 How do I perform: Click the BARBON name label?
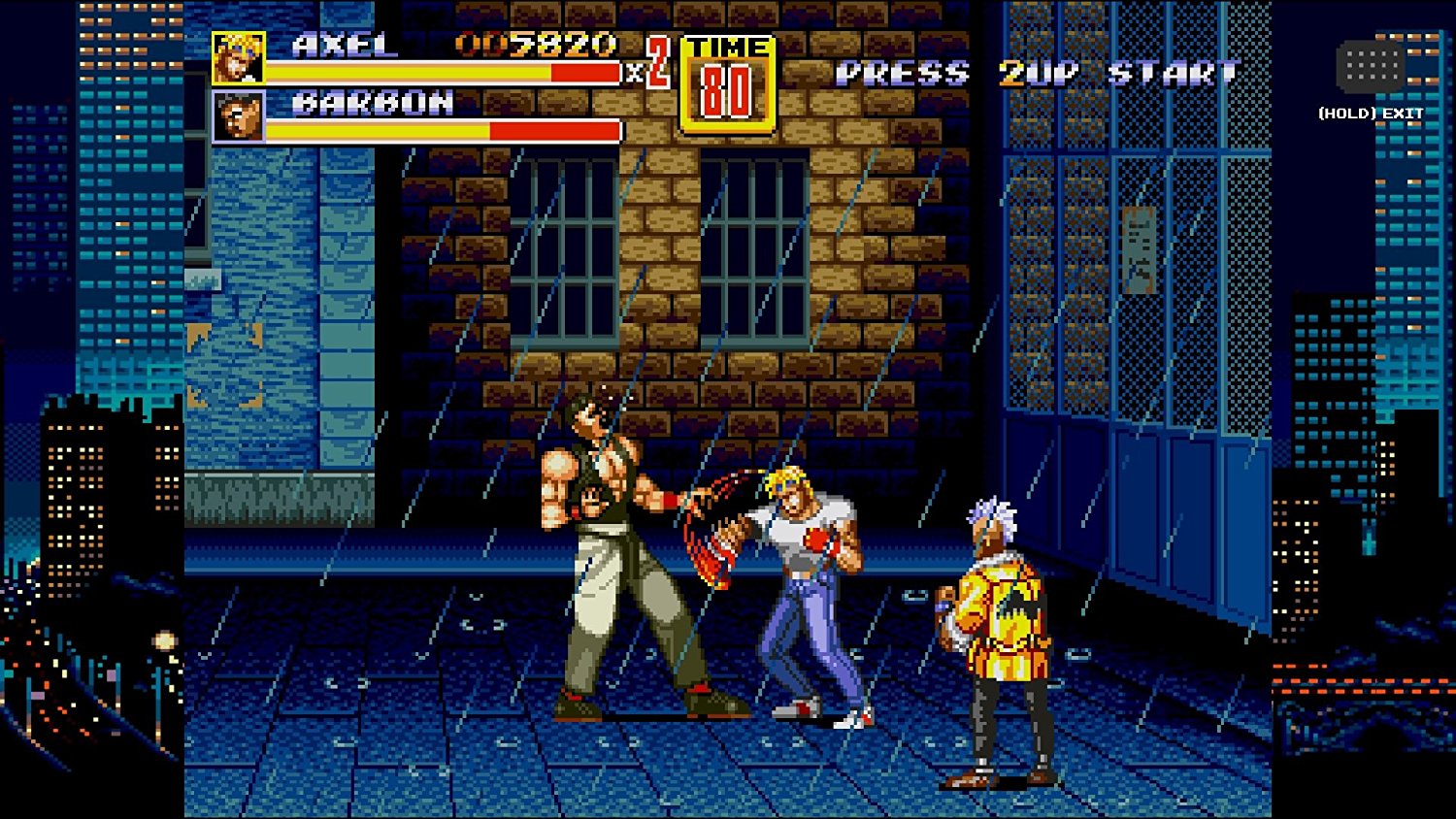tap(369, 100)
